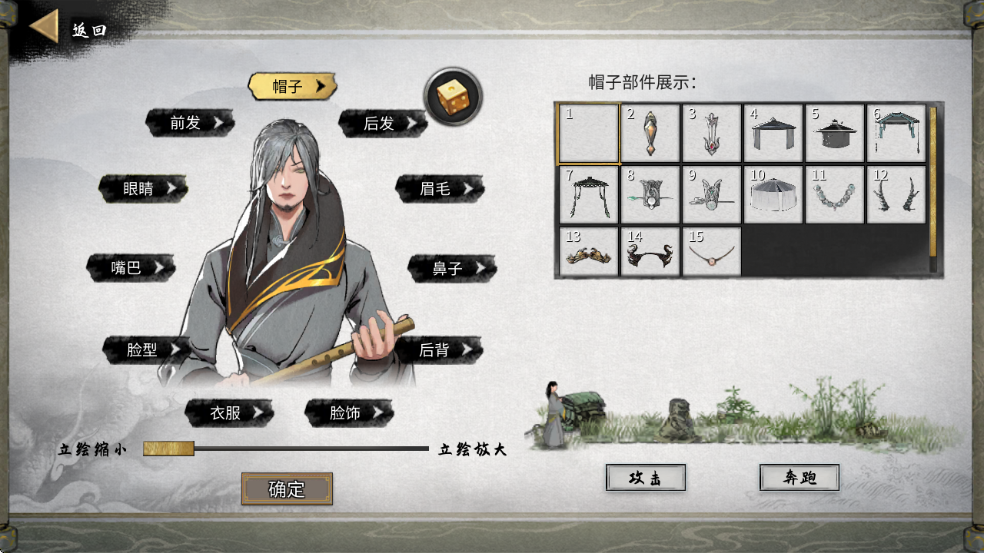Preview the 攻击 attack animation

coord(645,478)
